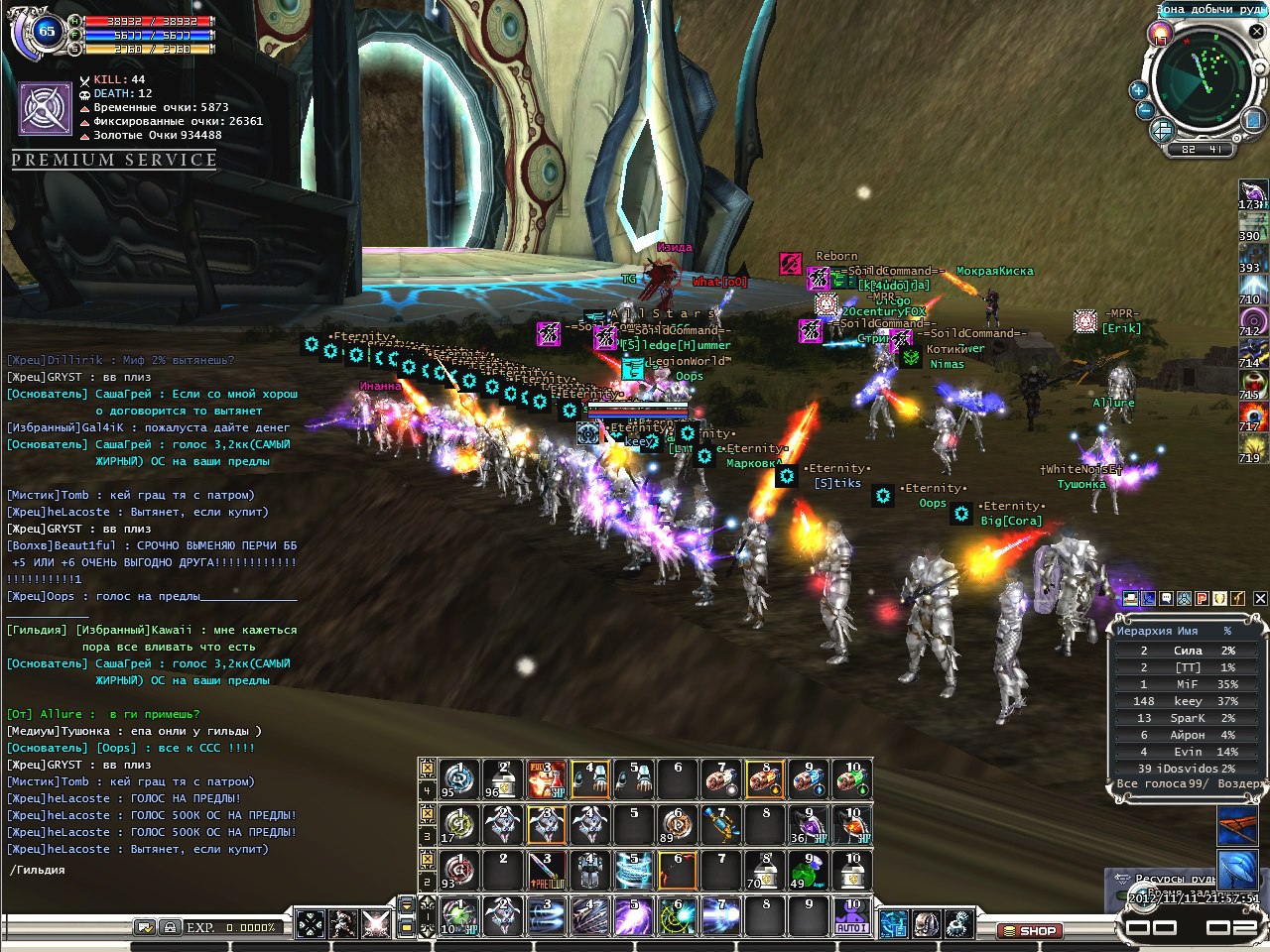
Task: Toggle the chat lock button
Action: tap(170, 927)
